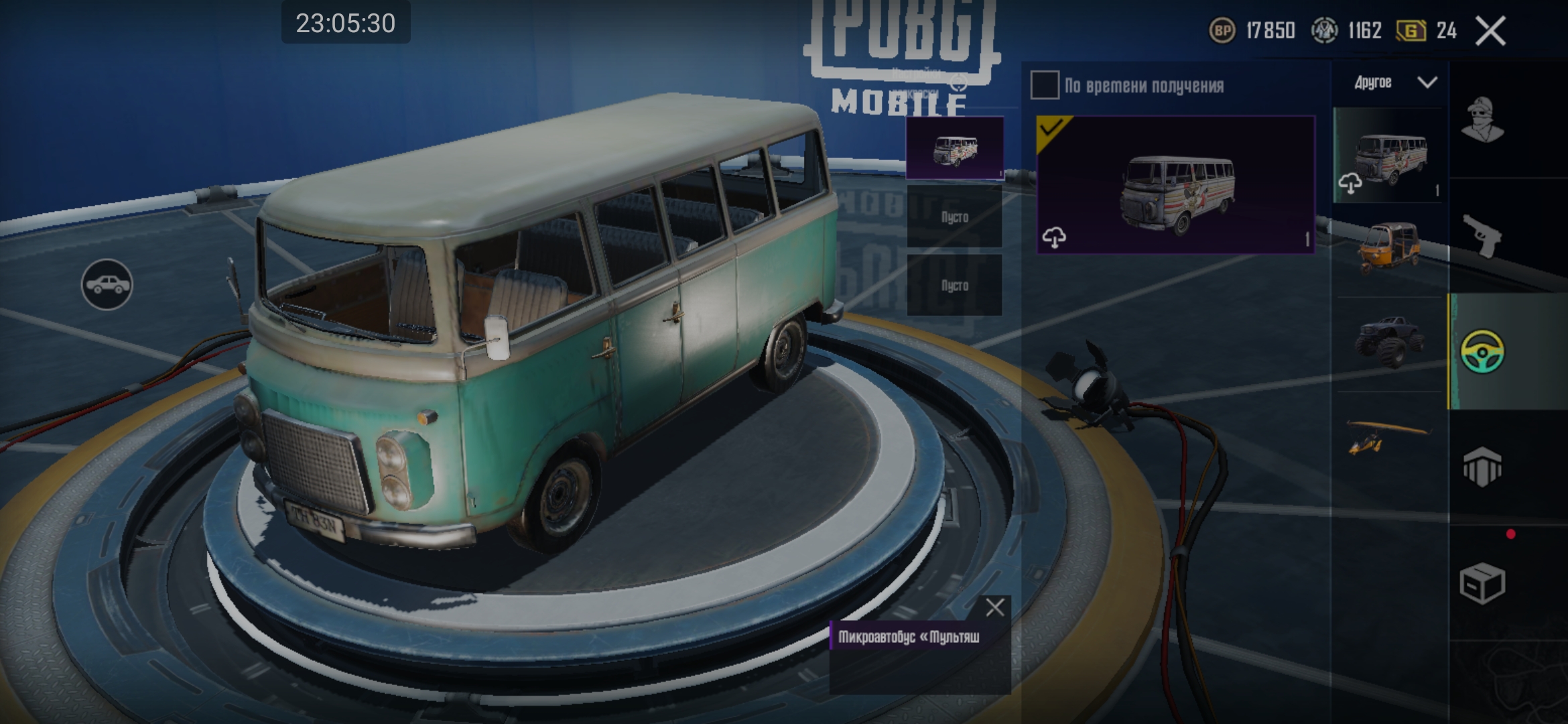The image size is (1568, 724).
Task: Close the minibus name tooltip
Action: [995, 607]
